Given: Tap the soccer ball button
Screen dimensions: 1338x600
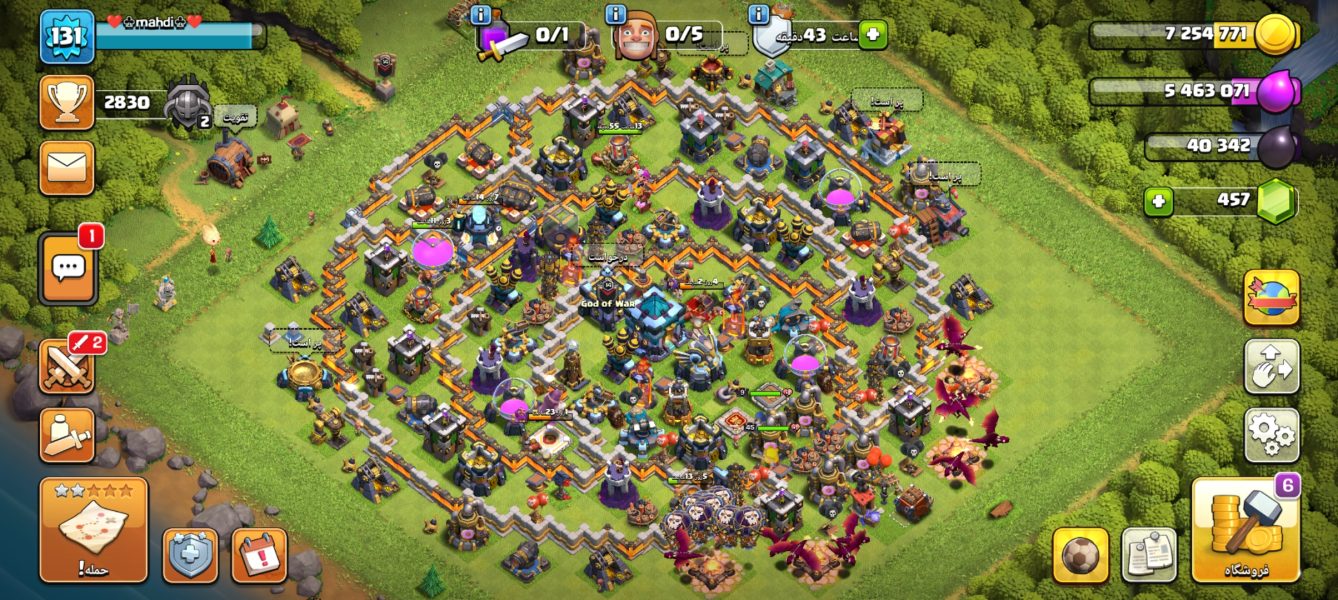Looking at the screenshot, I should tap(1080, 555).
